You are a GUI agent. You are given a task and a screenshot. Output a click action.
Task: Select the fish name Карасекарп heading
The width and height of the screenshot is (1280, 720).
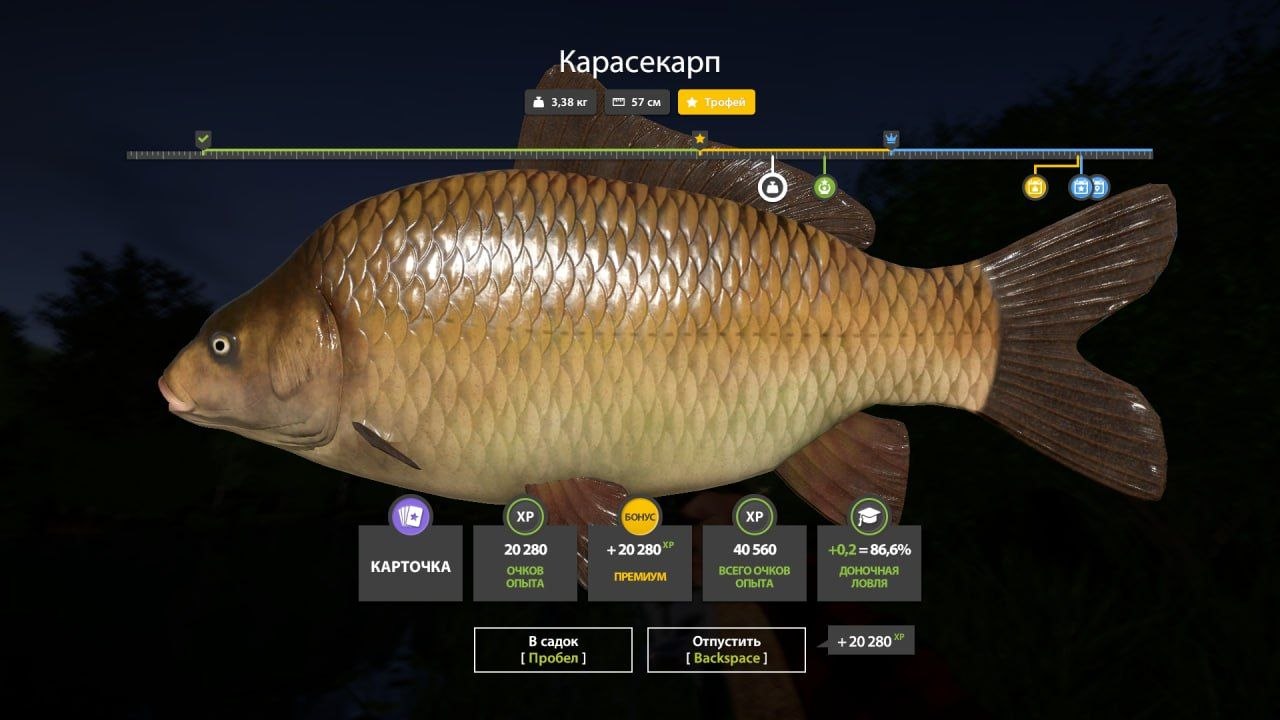point(639,60)
